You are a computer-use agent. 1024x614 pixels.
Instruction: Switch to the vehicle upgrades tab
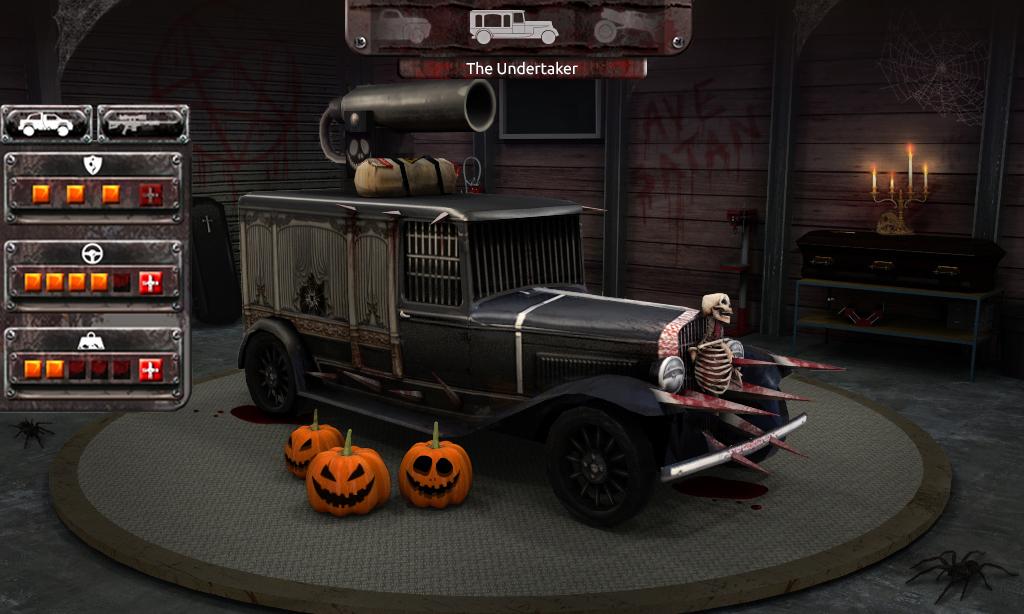click(x=46, y=124)
